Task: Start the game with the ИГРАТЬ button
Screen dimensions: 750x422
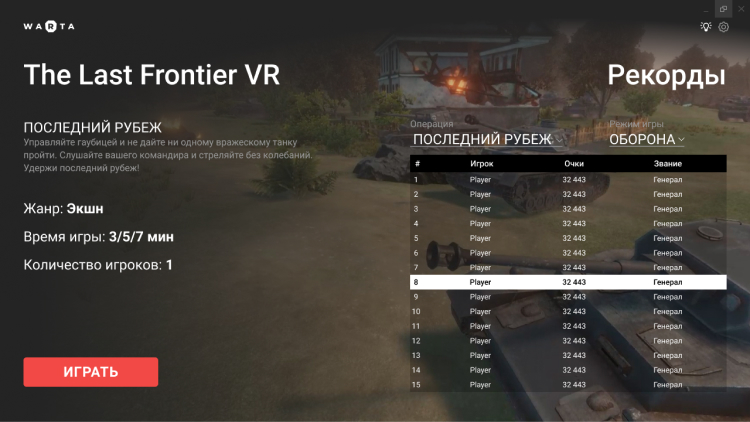Action: [x=91, y=372]
